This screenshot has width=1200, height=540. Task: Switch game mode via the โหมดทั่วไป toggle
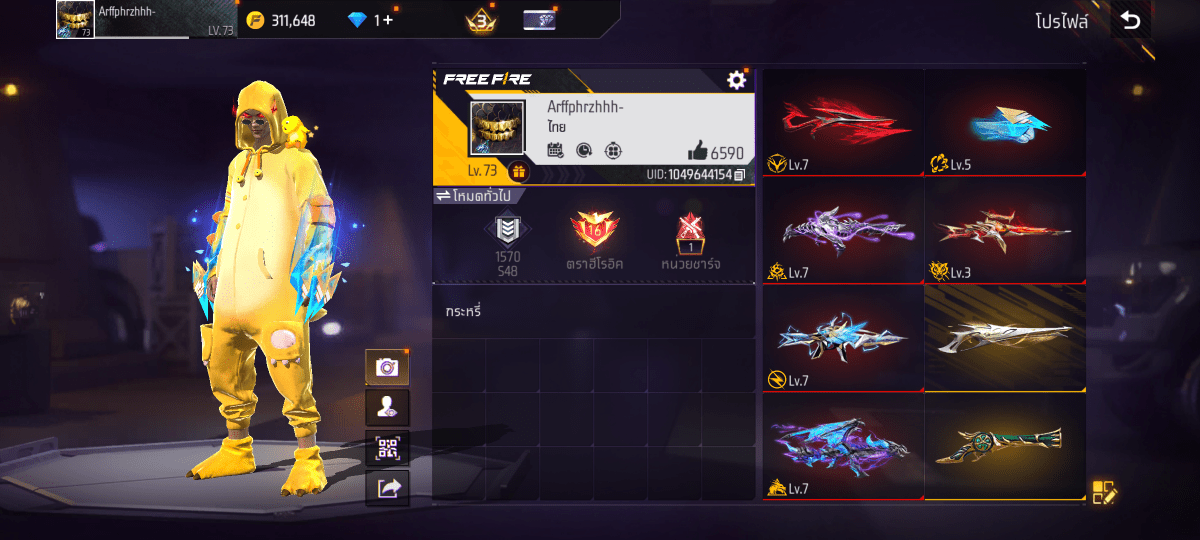coord(473,195)
